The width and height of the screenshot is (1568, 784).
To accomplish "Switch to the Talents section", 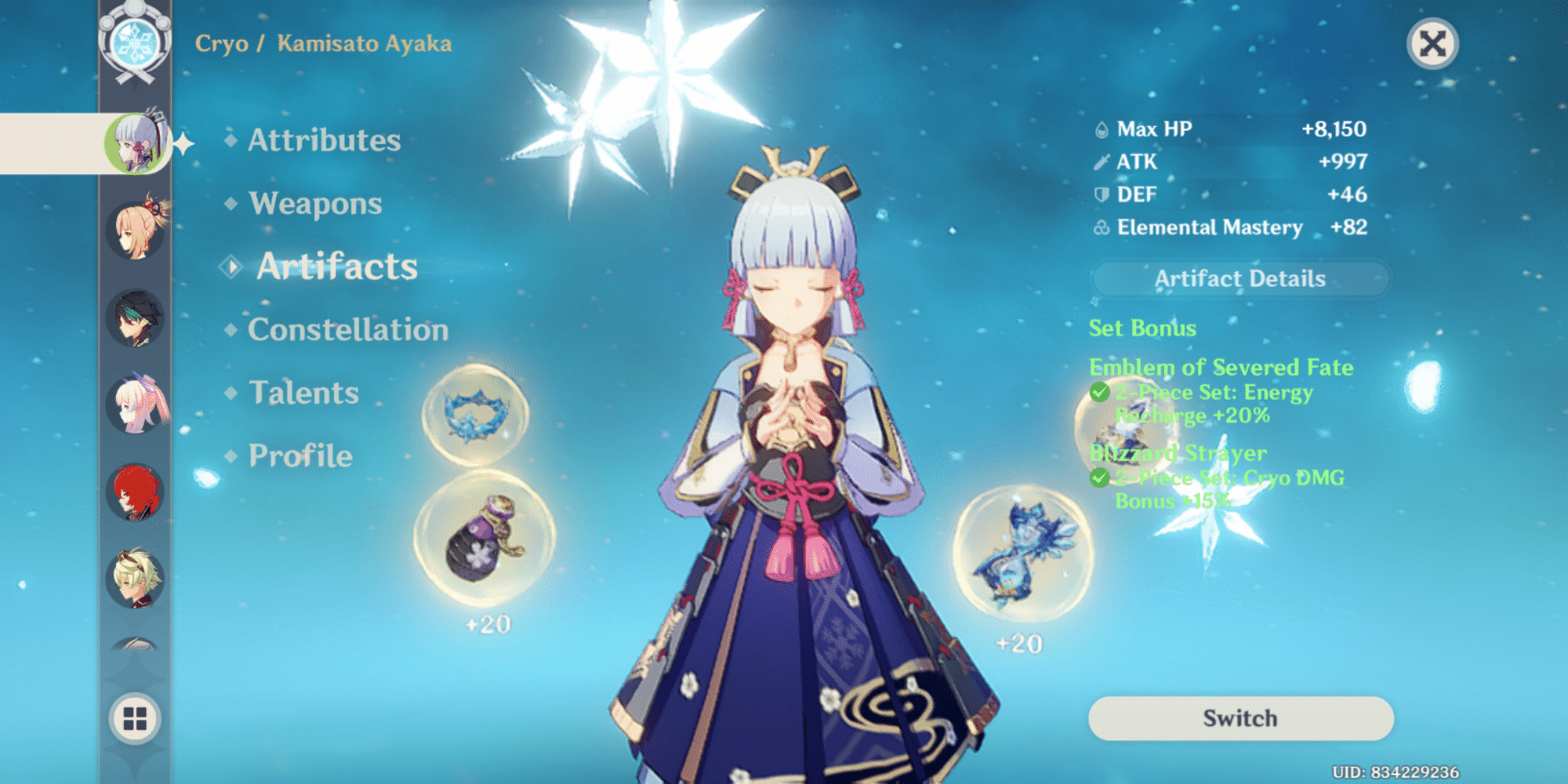I will click(303, 392).
